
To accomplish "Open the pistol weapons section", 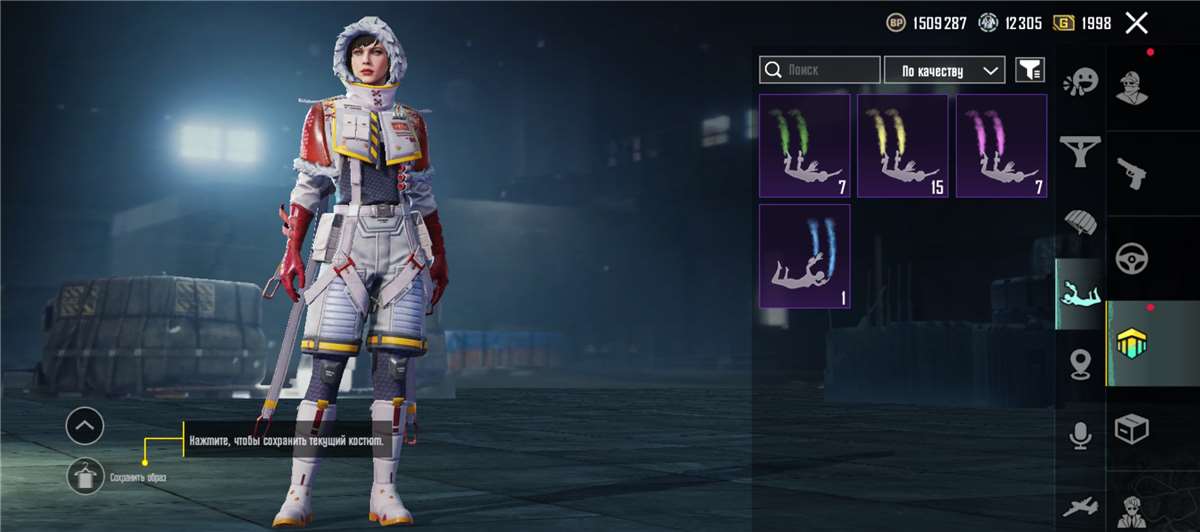I will tap(1132, 172).
